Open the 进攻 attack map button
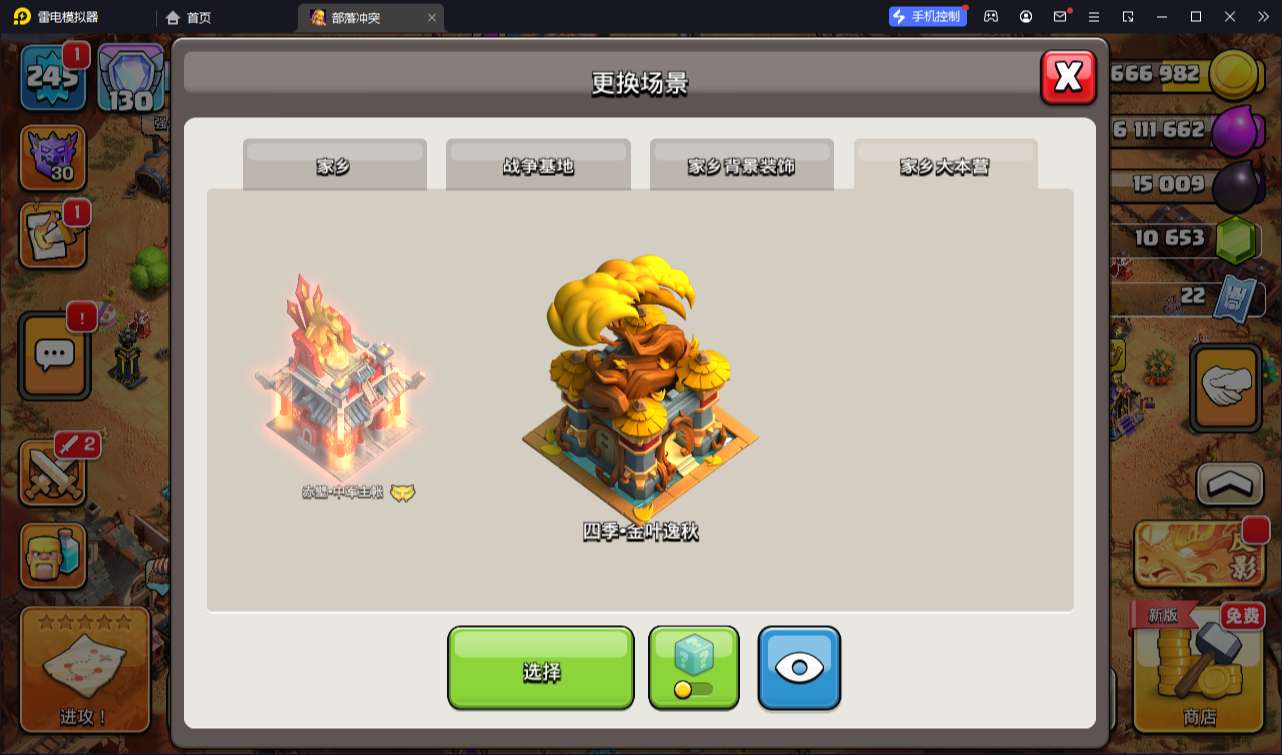This screenshot has width=1282, height=755. click(x=85, y=669)
